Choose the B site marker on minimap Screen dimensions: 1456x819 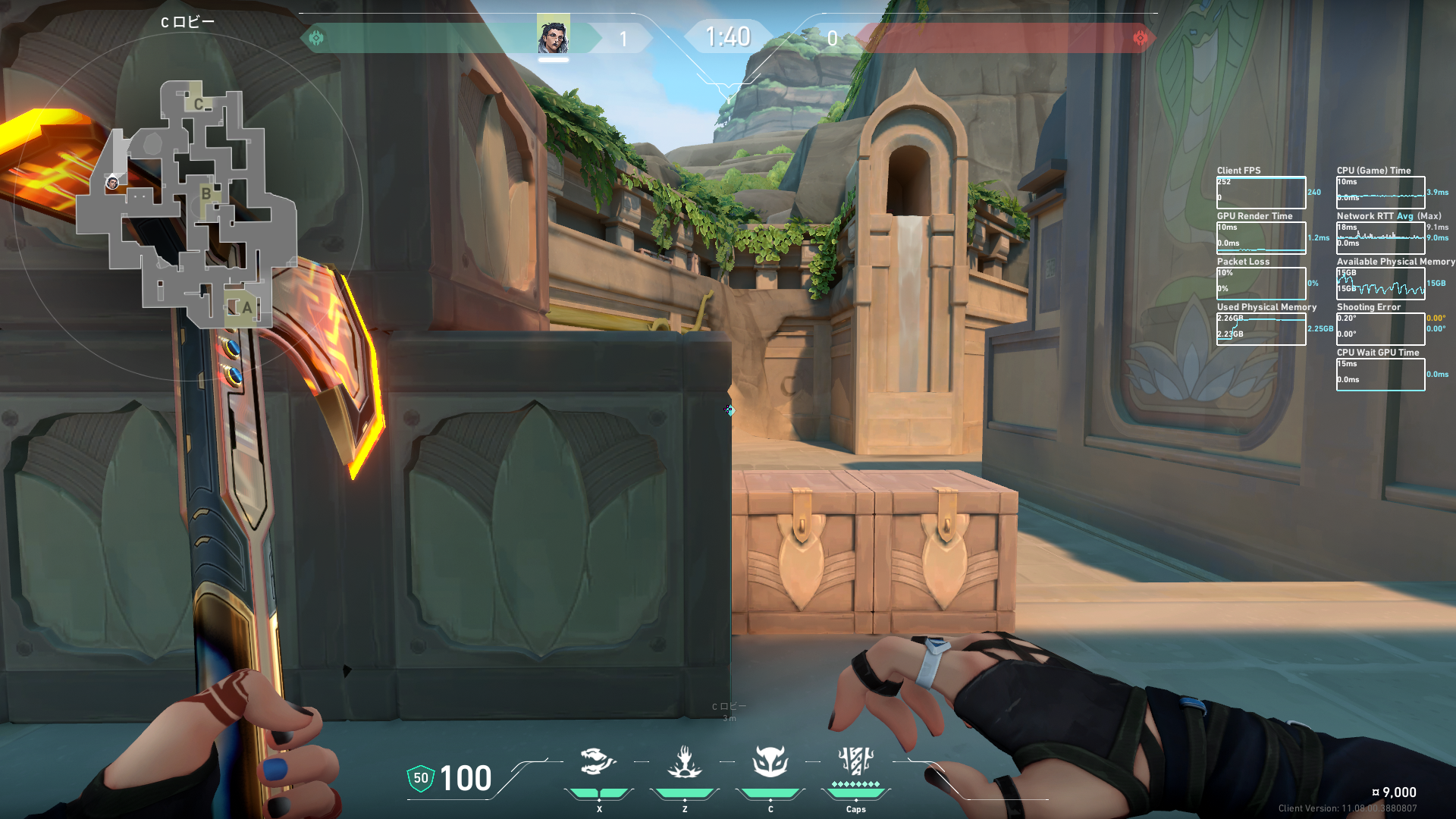click(206, 193)
